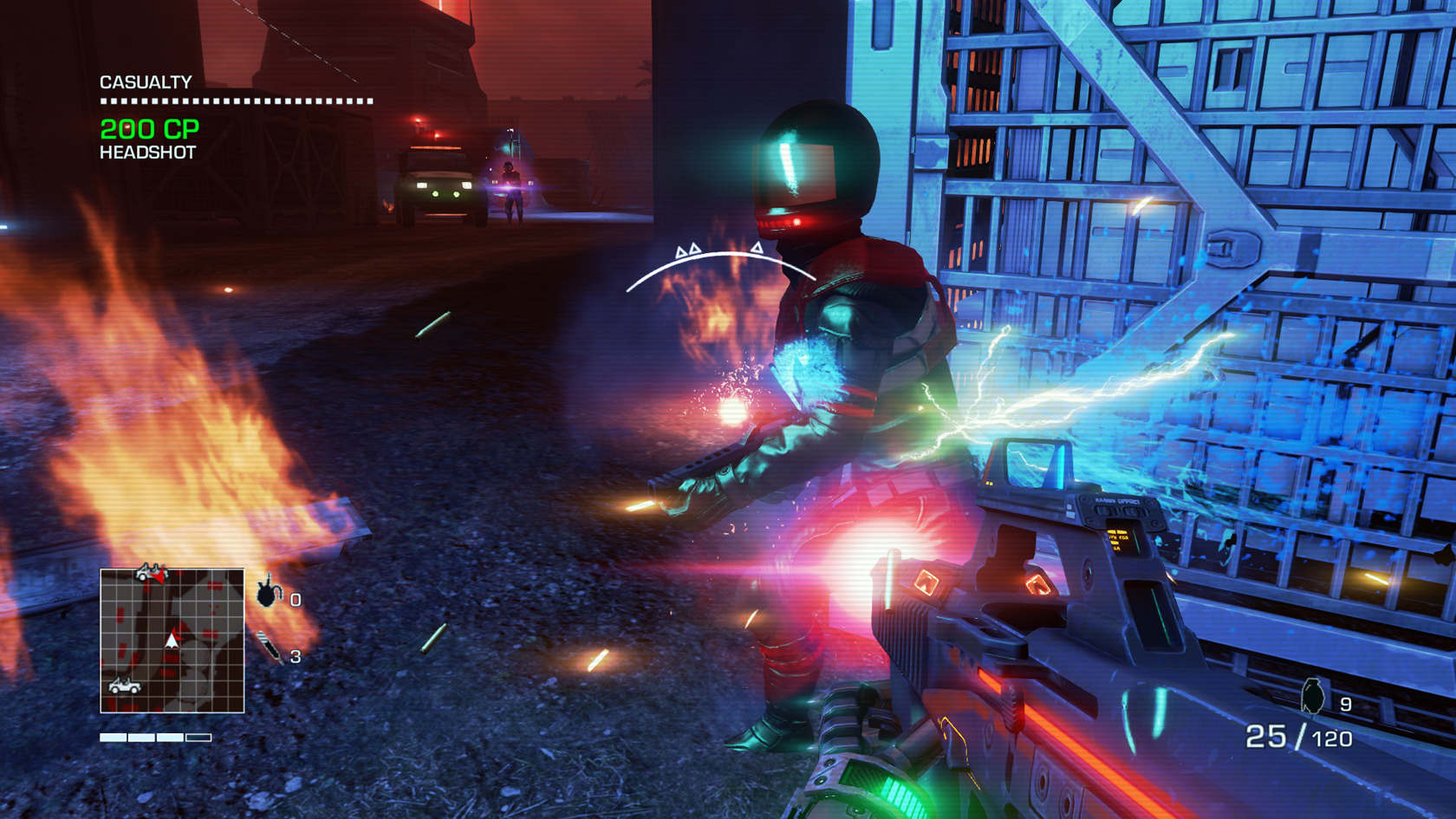The height and width of the screenshot is (819, 1456).
Task: Use the healing syringe icon
Action: [268, 647]
